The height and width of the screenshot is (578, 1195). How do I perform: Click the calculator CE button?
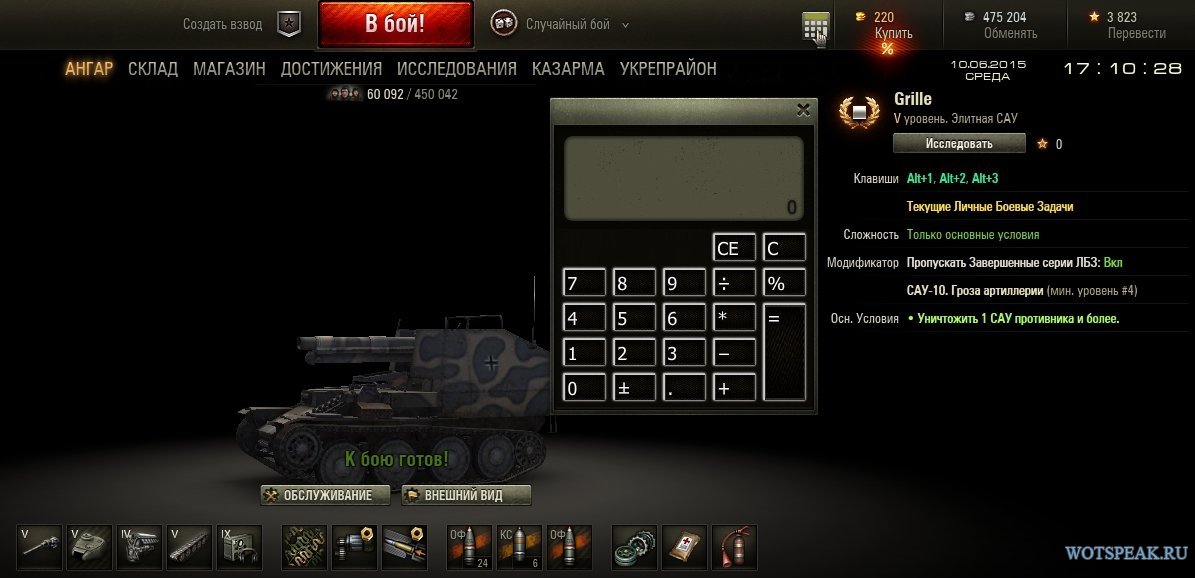734,248
